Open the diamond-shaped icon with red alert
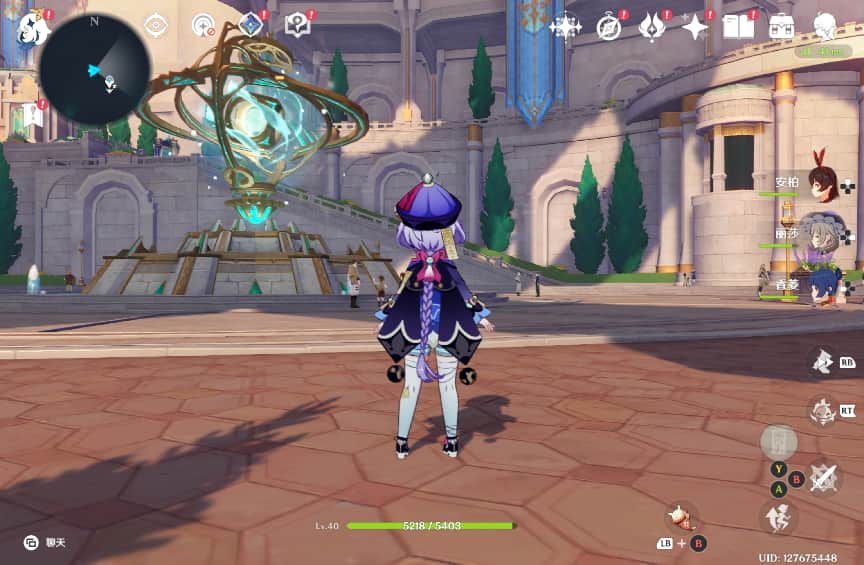This screenshot has height=565, width=864. [x=252, y=24]
